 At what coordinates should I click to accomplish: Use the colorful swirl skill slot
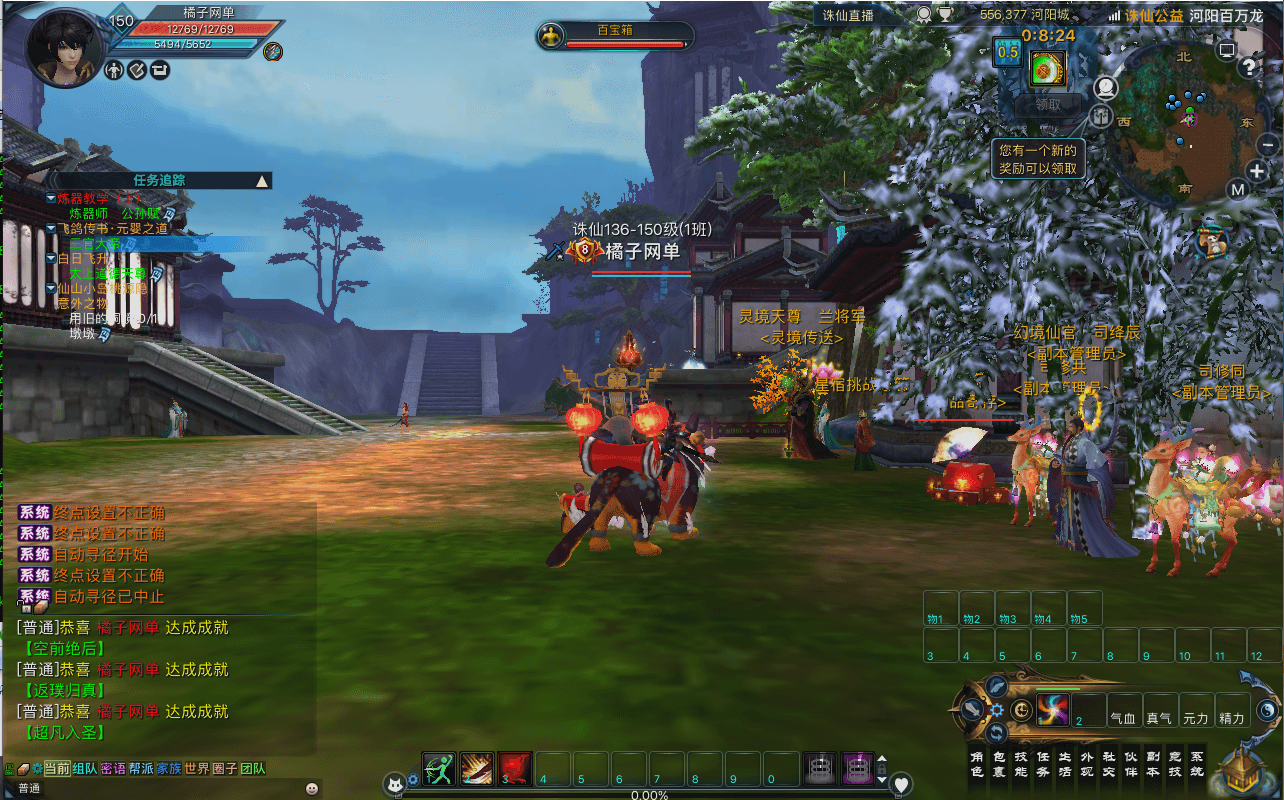coord(1052,709)
